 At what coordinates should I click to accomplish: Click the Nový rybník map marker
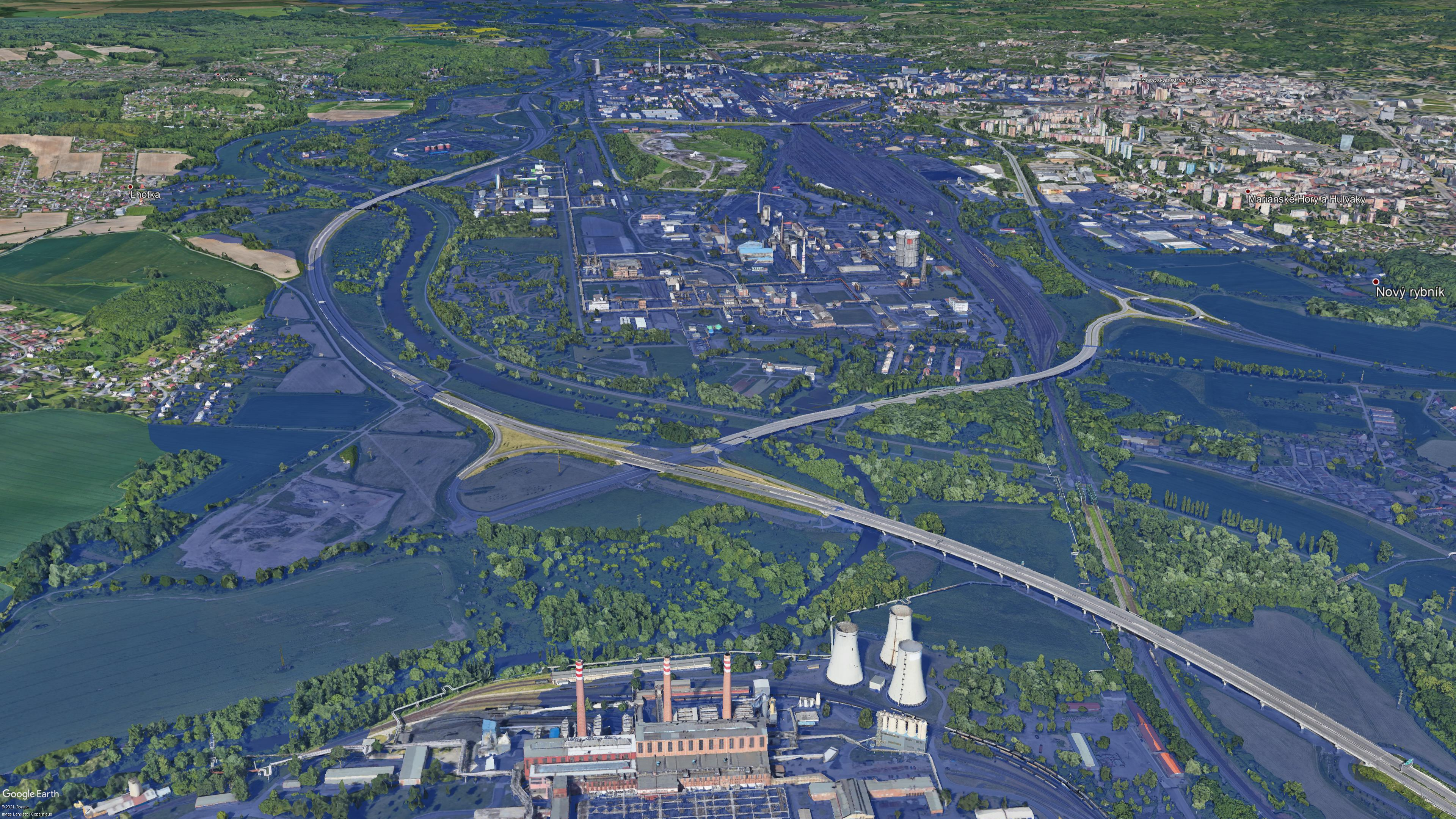(1375, 281)
